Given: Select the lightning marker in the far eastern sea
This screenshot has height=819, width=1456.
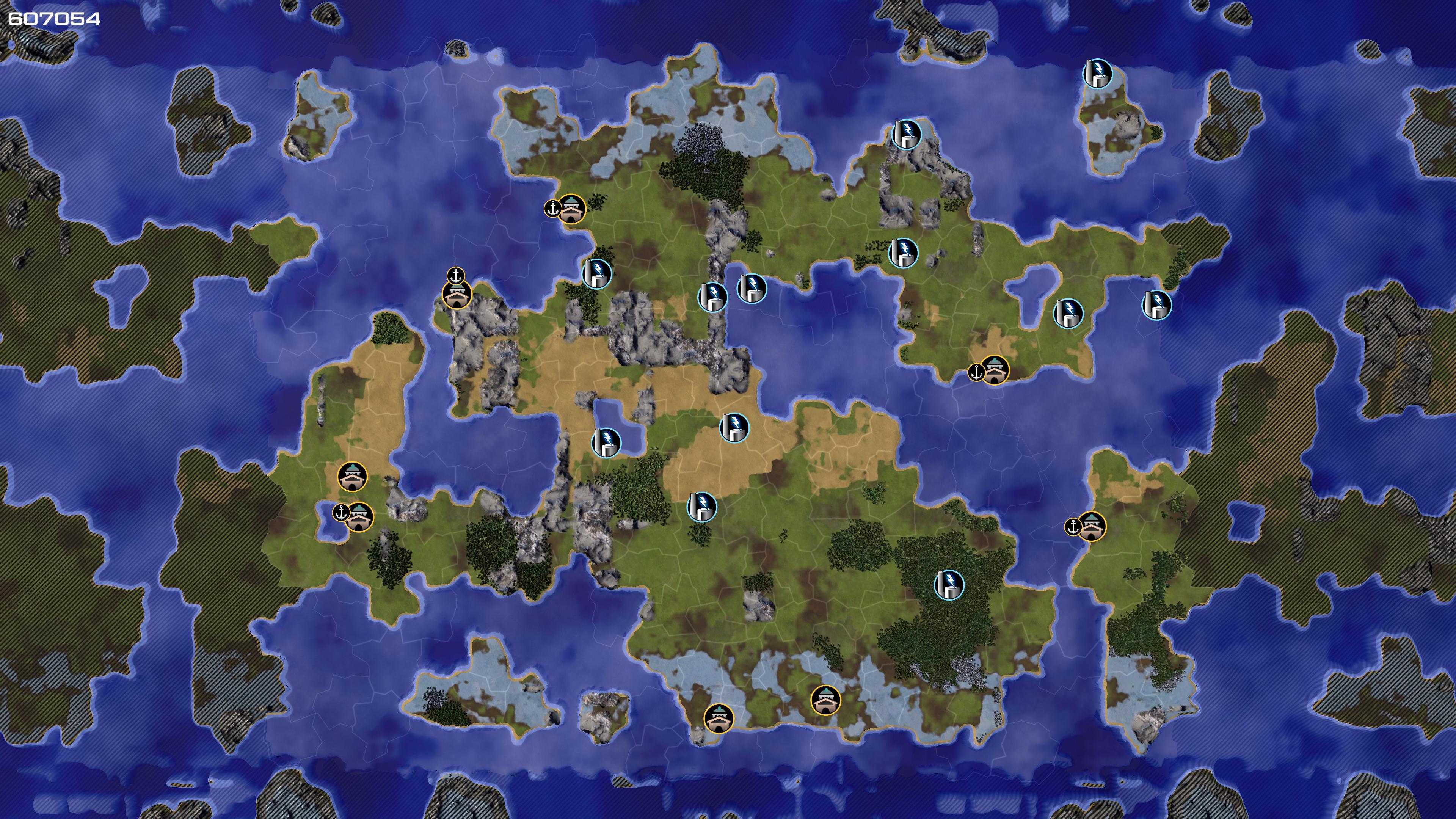Looking at the screenshot, I should tap(1156, 305).
